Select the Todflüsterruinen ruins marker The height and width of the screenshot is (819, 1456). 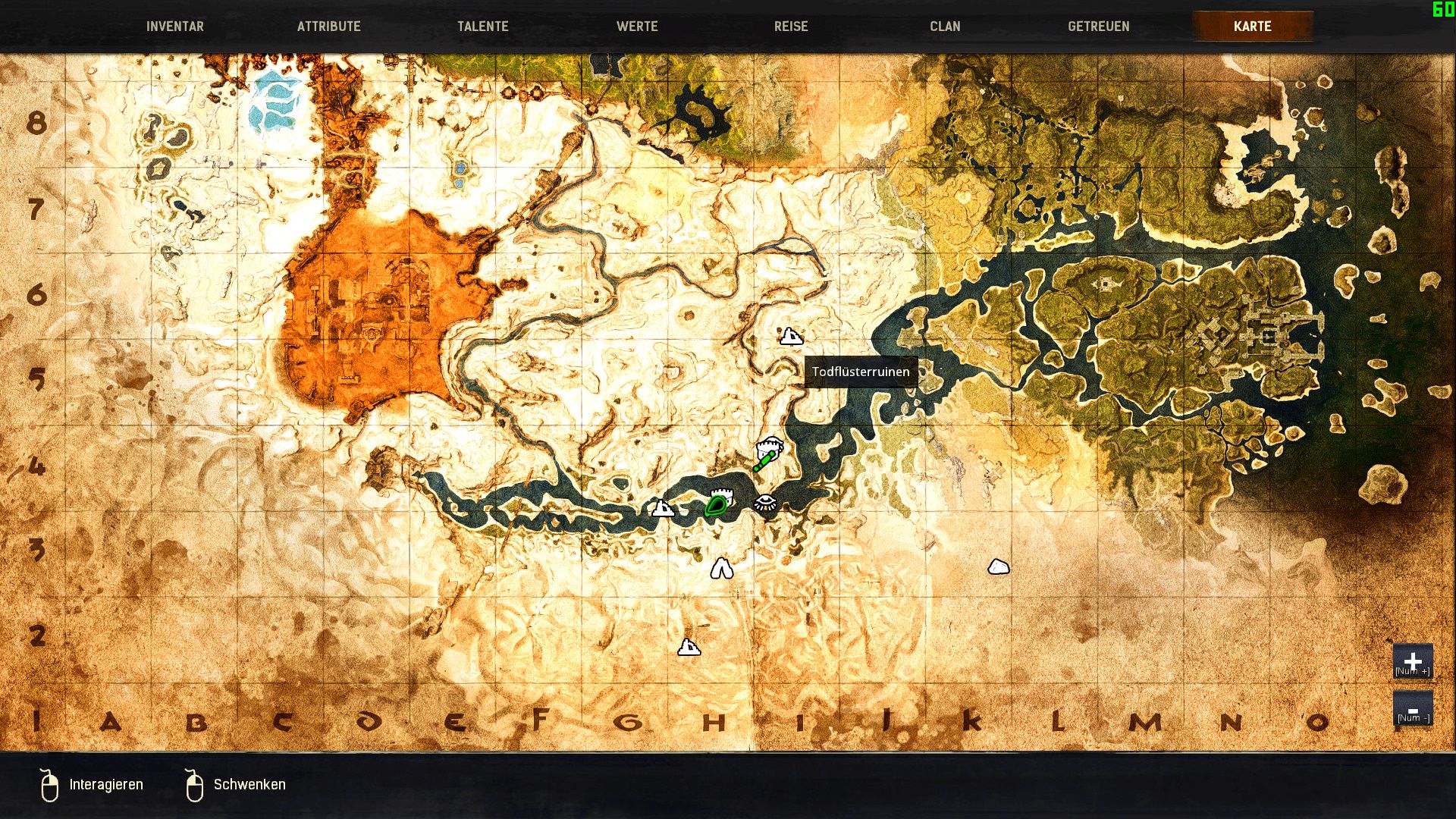tap(792, 336)
